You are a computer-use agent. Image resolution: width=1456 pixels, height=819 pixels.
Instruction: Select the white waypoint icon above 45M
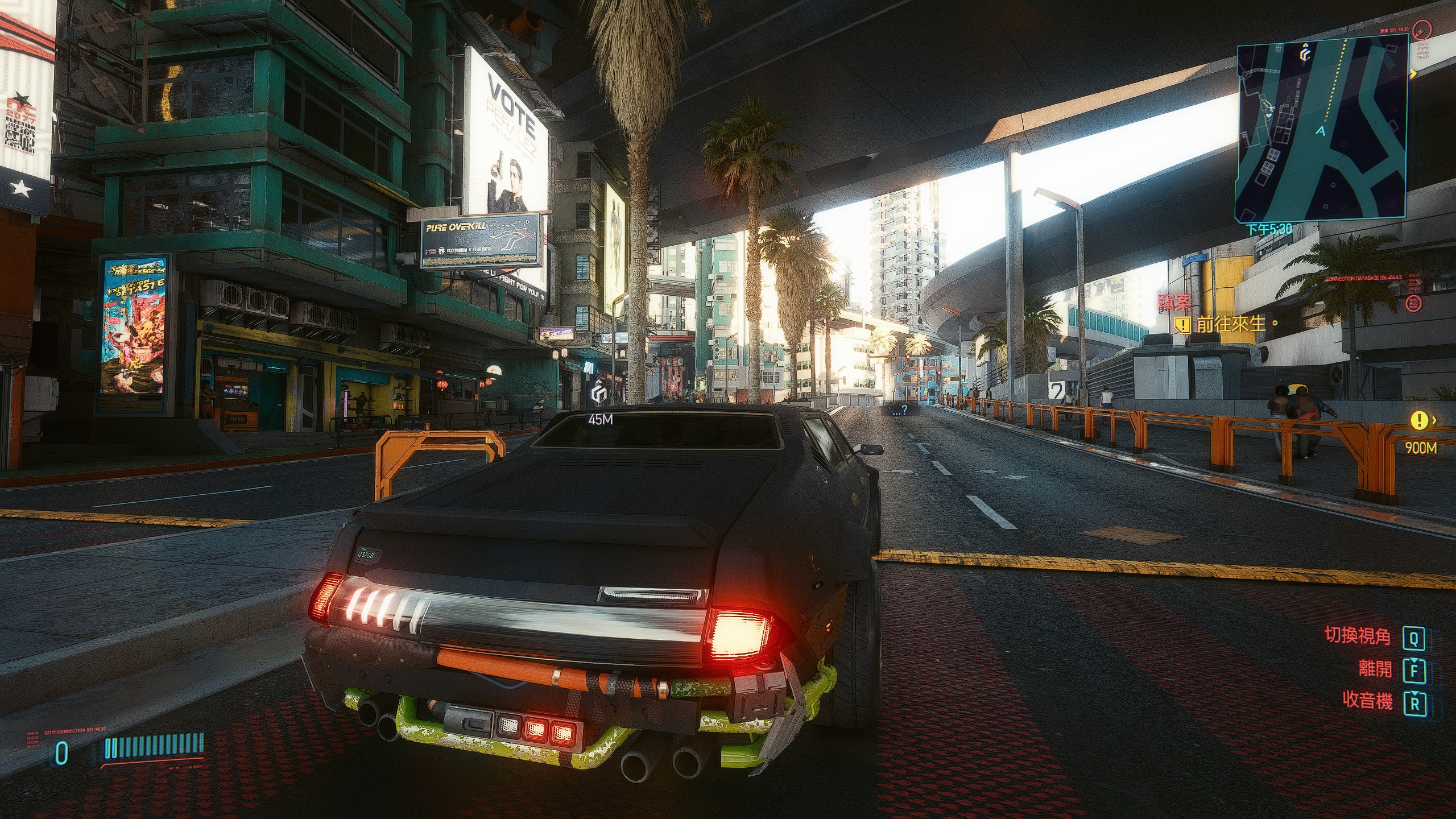[598, 394]
